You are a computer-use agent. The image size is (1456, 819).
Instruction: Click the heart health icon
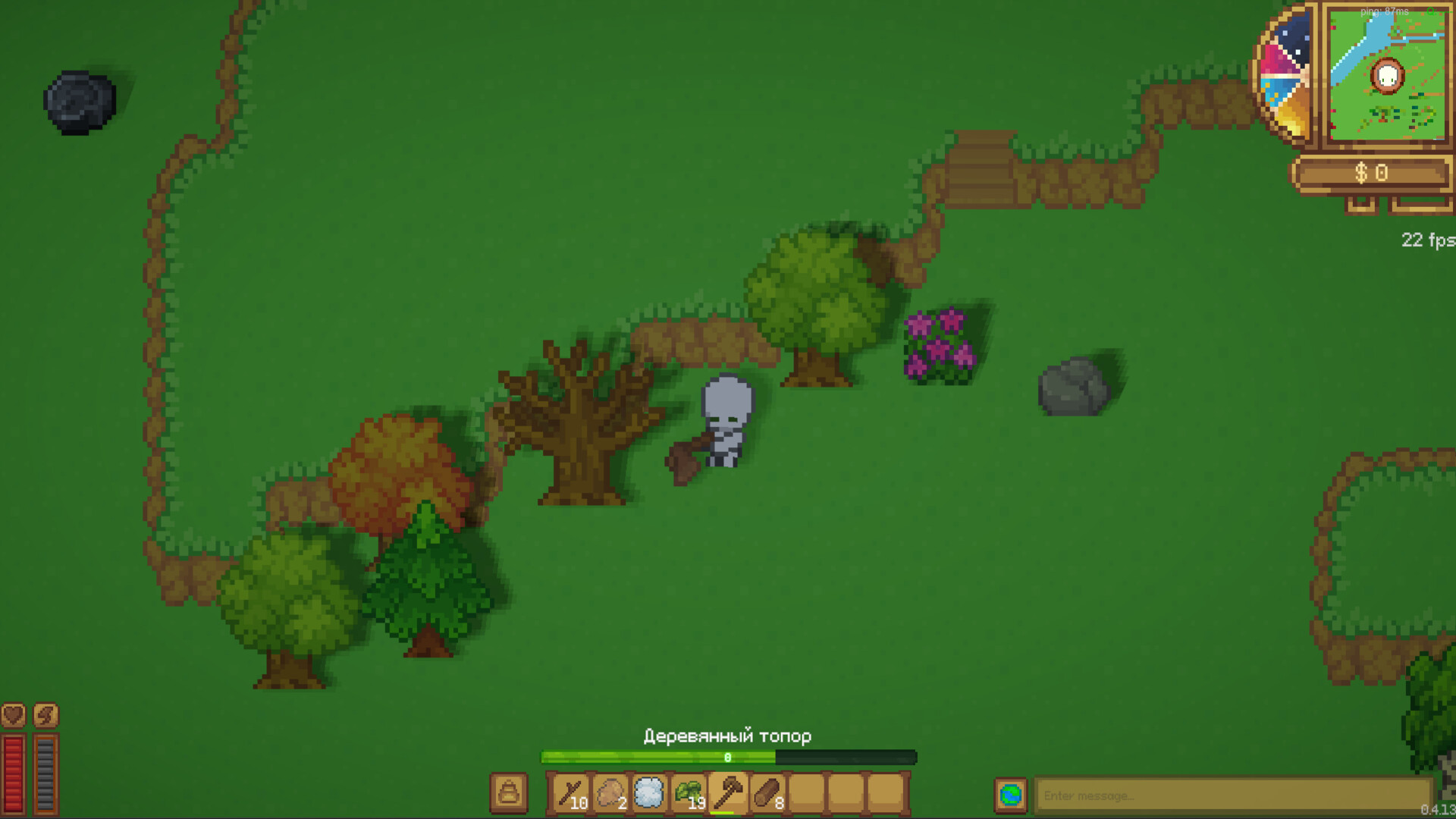pyautogui.click(x=12, y=716)
